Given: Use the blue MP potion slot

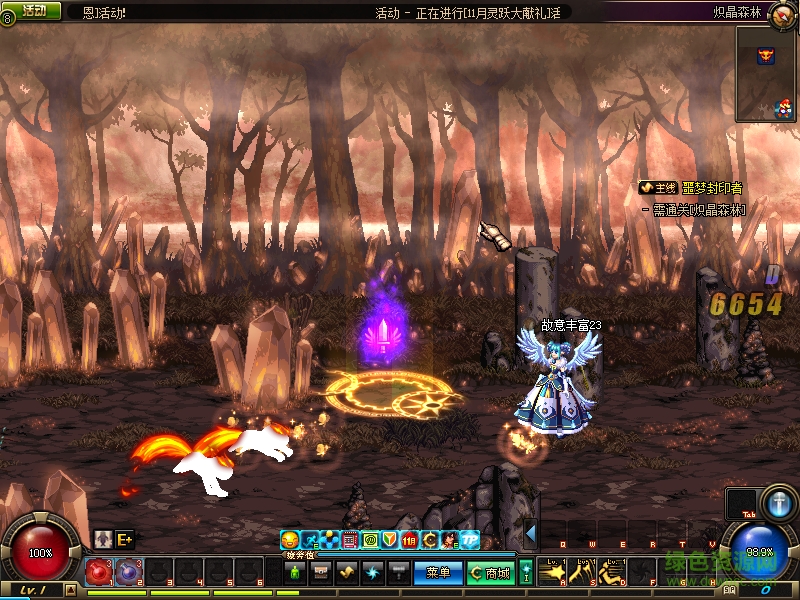Looking at the screenshot, I should [x=128, y=572].
